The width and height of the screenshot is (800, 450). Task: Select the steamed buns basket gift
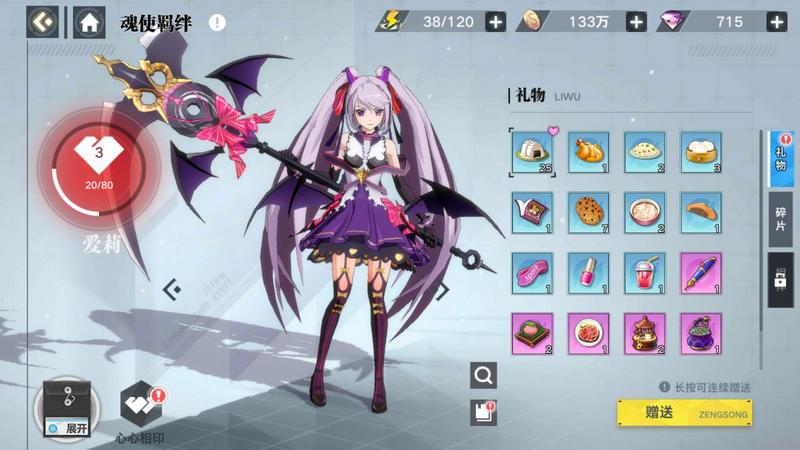pos(700,151)
